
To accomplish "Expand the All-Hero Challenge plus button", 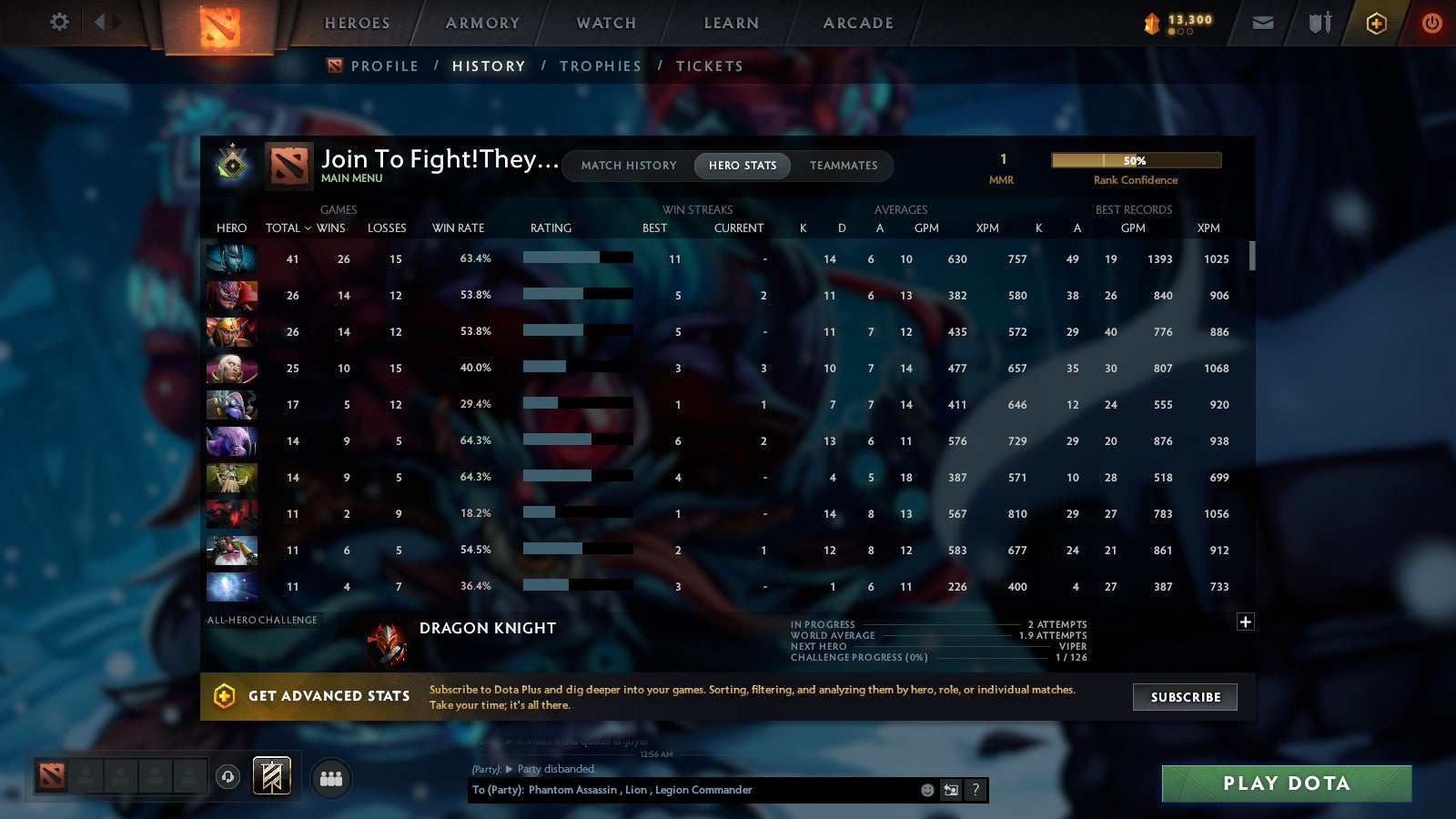I will point(1245,622).
